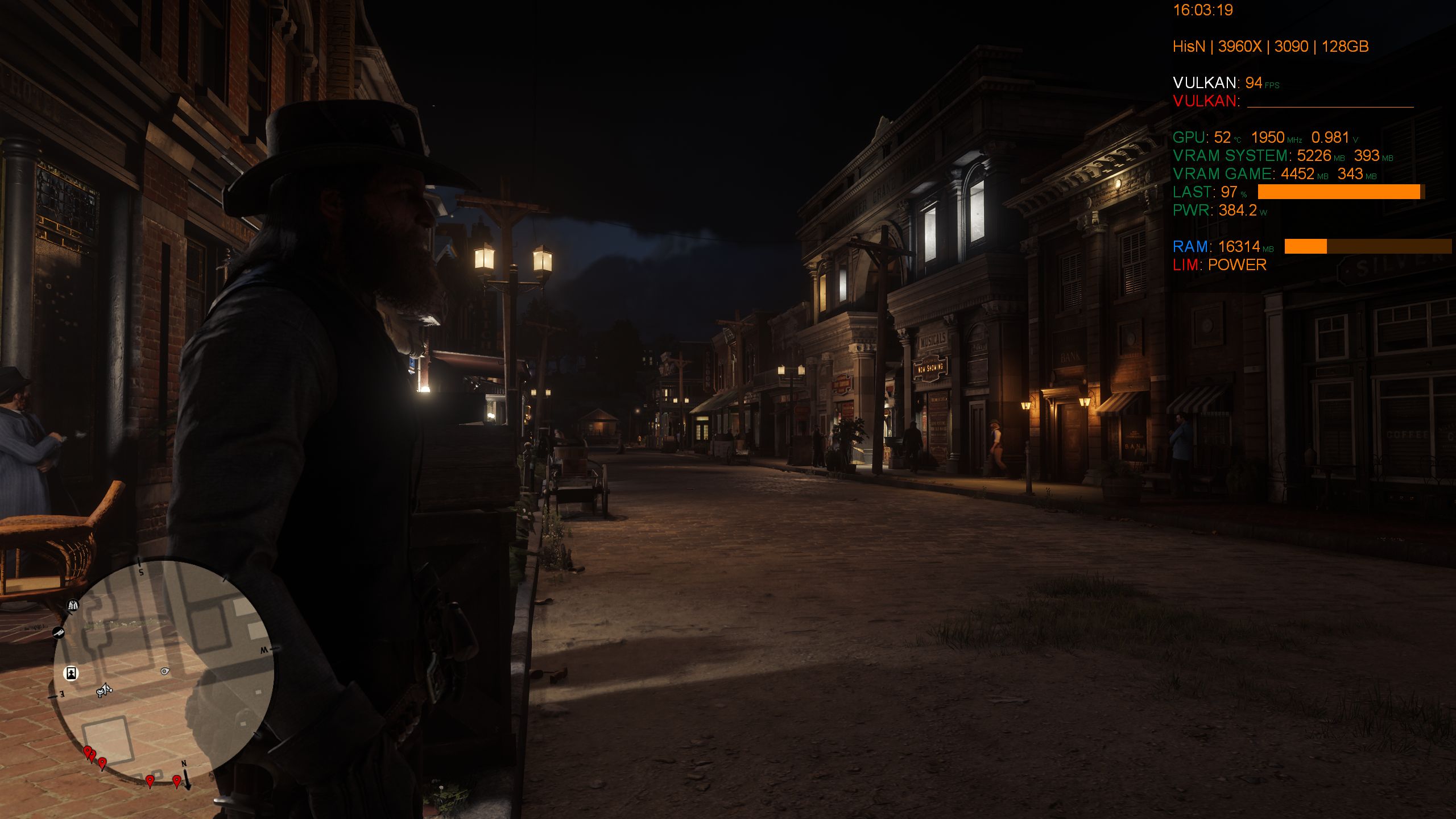The width and height of the screenshot is (1456, 819).
Task: Toggle the white eye marker on the minimap
Action: tap(166, 672)
